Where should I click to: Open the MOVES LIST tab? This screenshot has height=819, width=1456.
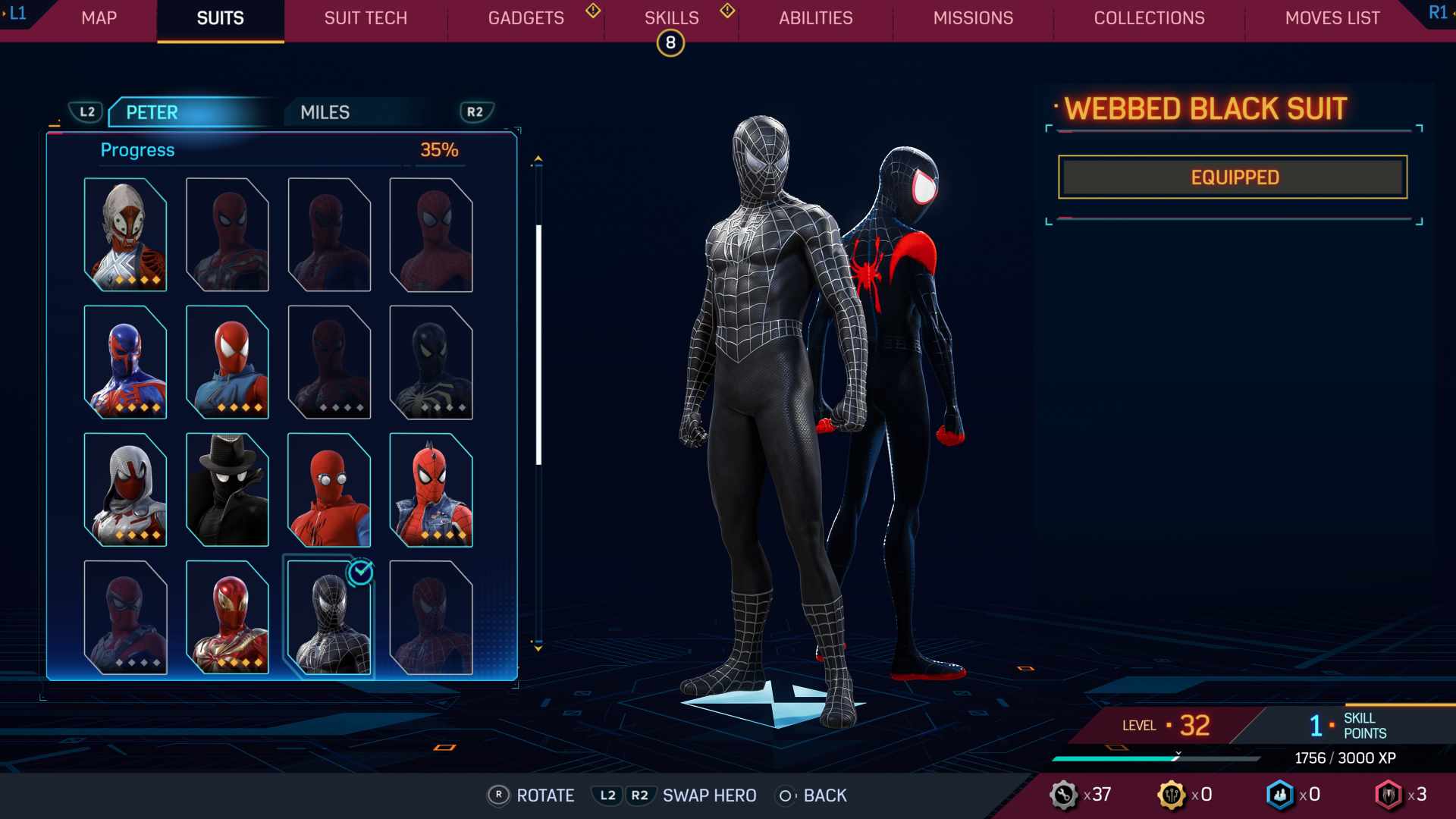click(x=1331, y=18)
